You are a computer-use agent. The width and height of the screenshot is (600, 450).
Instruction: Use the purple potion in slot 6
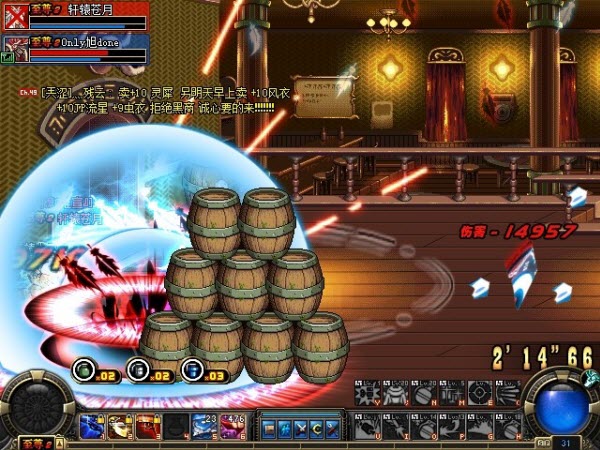click(232, 428)
